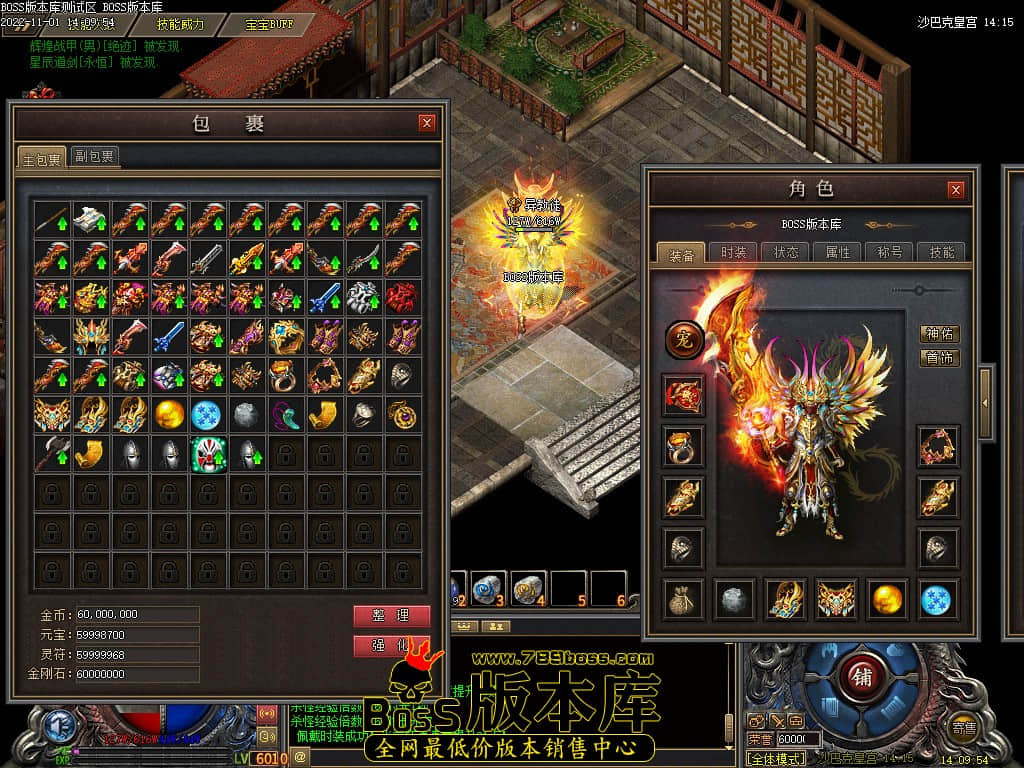Screen dimensions: 1024x768
Task: Close the 包裹 inventory window
Action: click(x=427, y=123)
